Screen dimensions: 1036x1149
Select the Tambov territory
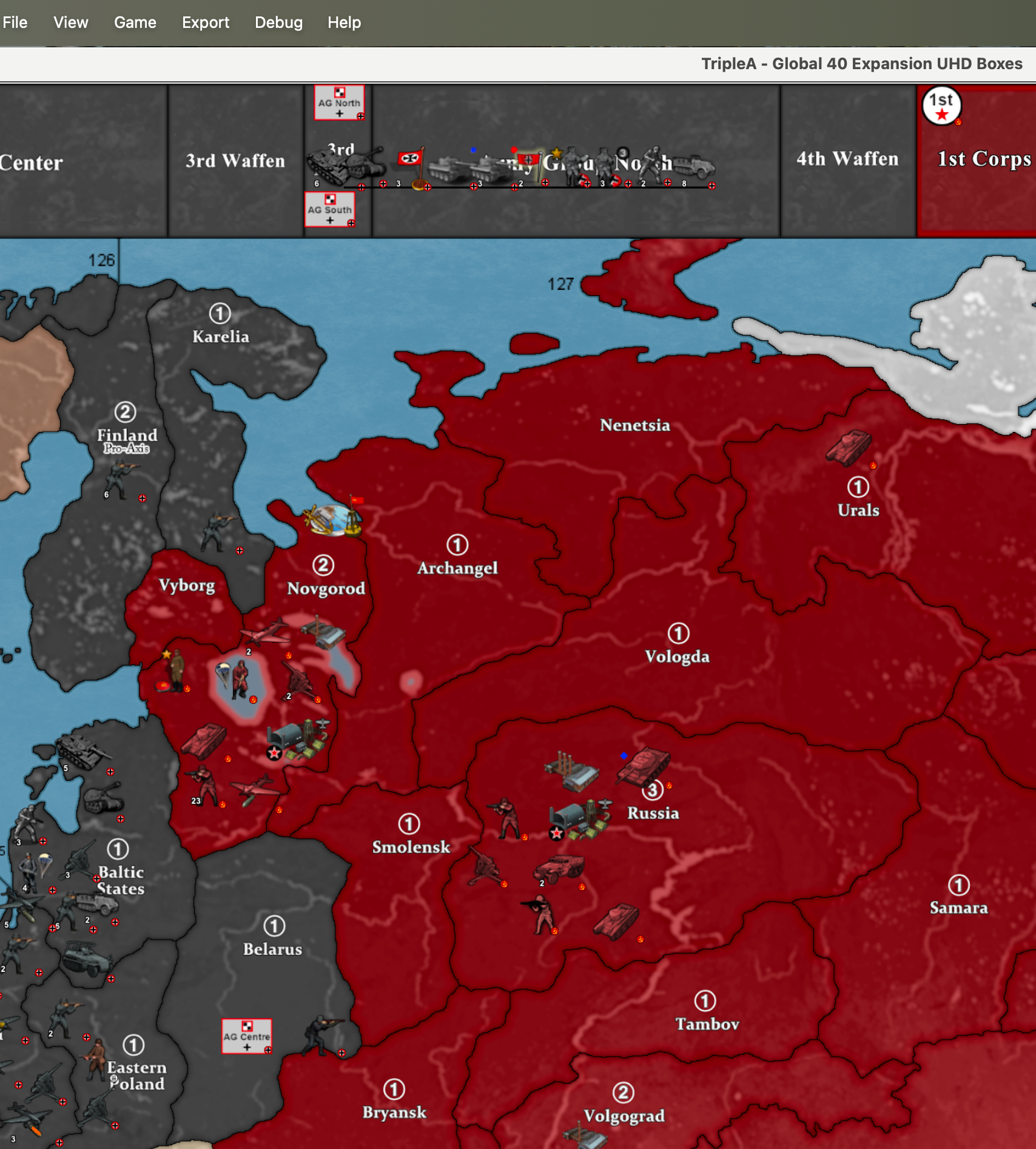[707, 1024]
